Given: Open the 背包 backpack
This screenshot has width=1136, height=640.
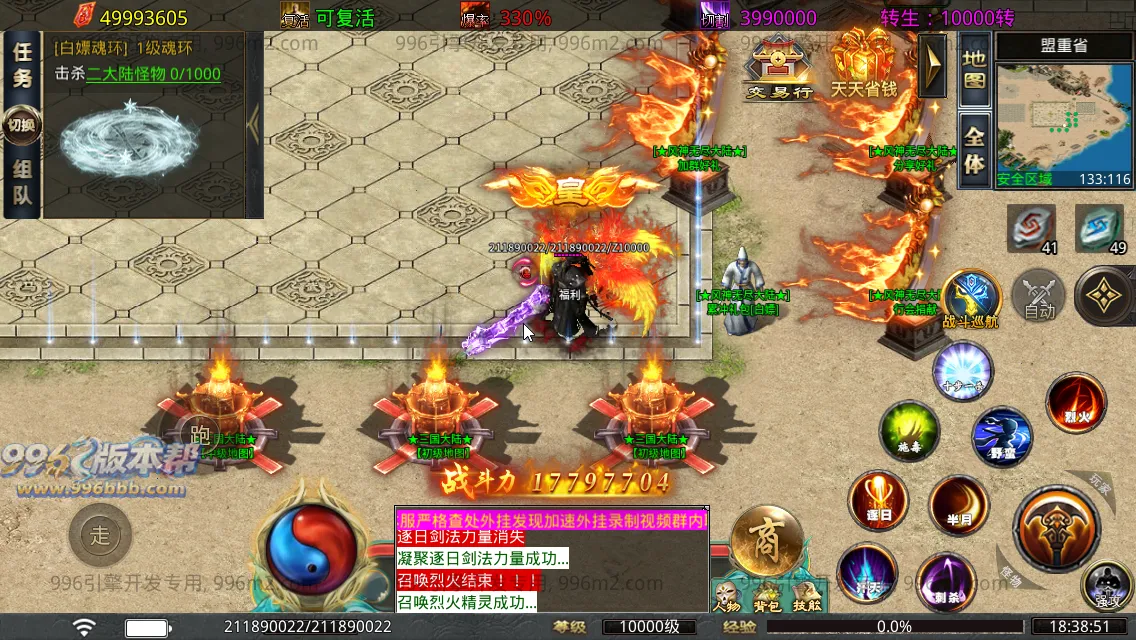Looking at the screenshot, I should [767, 595].
